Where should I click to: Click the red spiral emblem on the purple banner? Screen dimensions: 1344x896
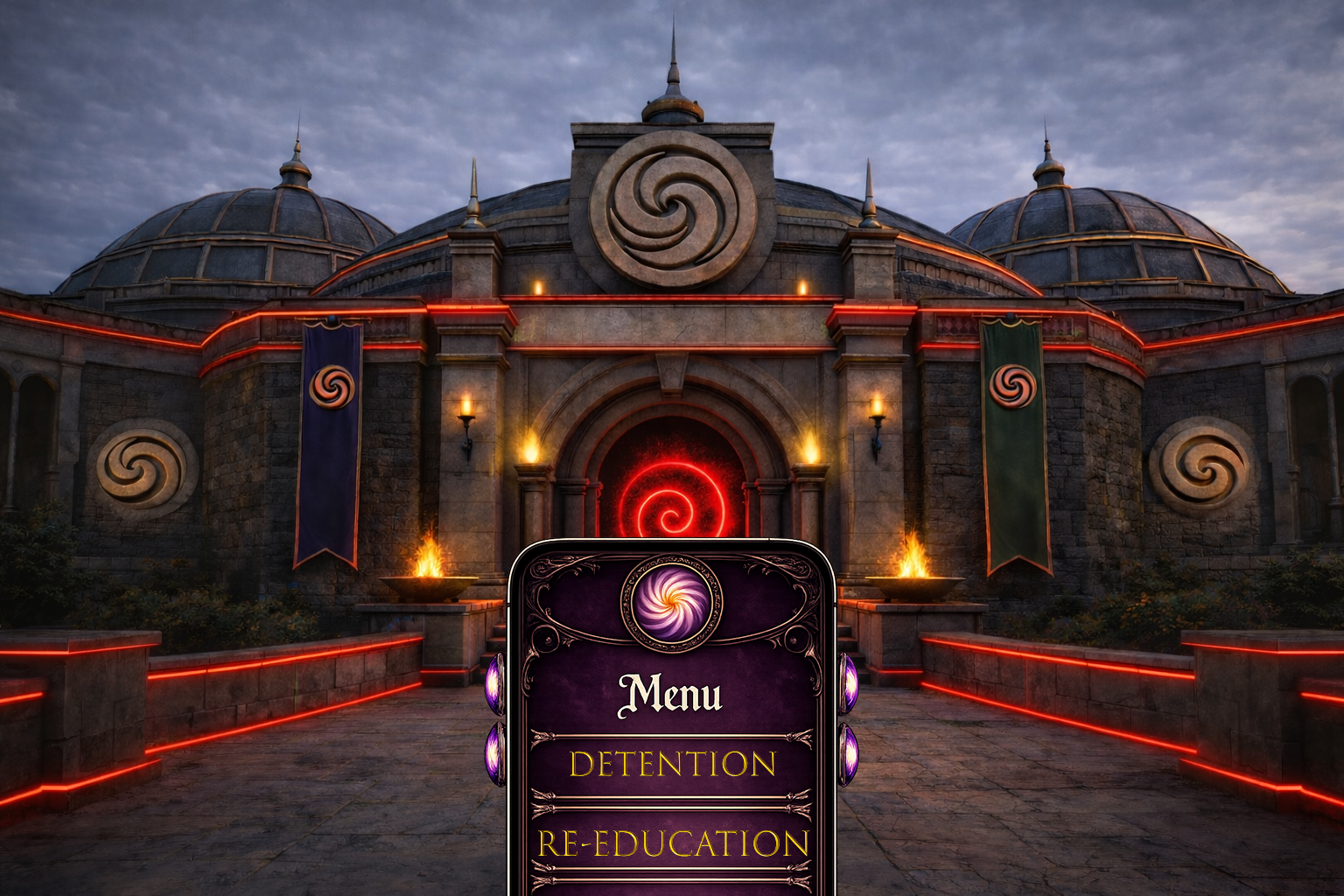click(335, 388)
